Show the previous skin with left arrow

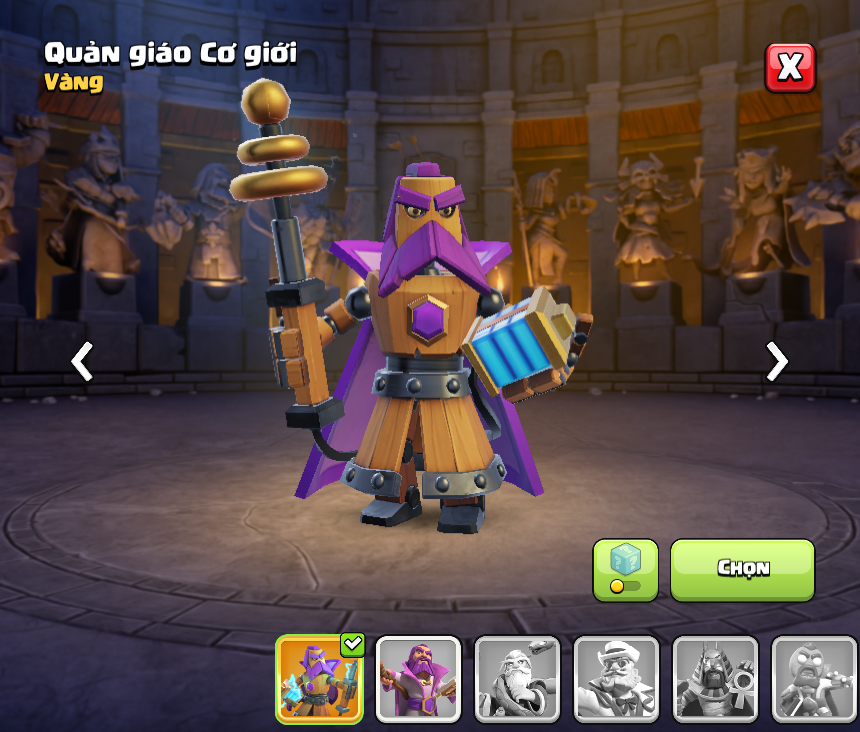click(82, 361)
